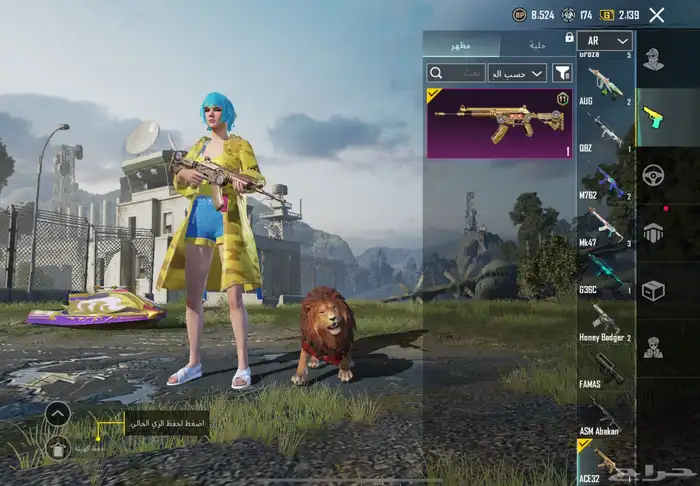
Task: Choose the AUG weapon in the list
Action: click(605, 86)
